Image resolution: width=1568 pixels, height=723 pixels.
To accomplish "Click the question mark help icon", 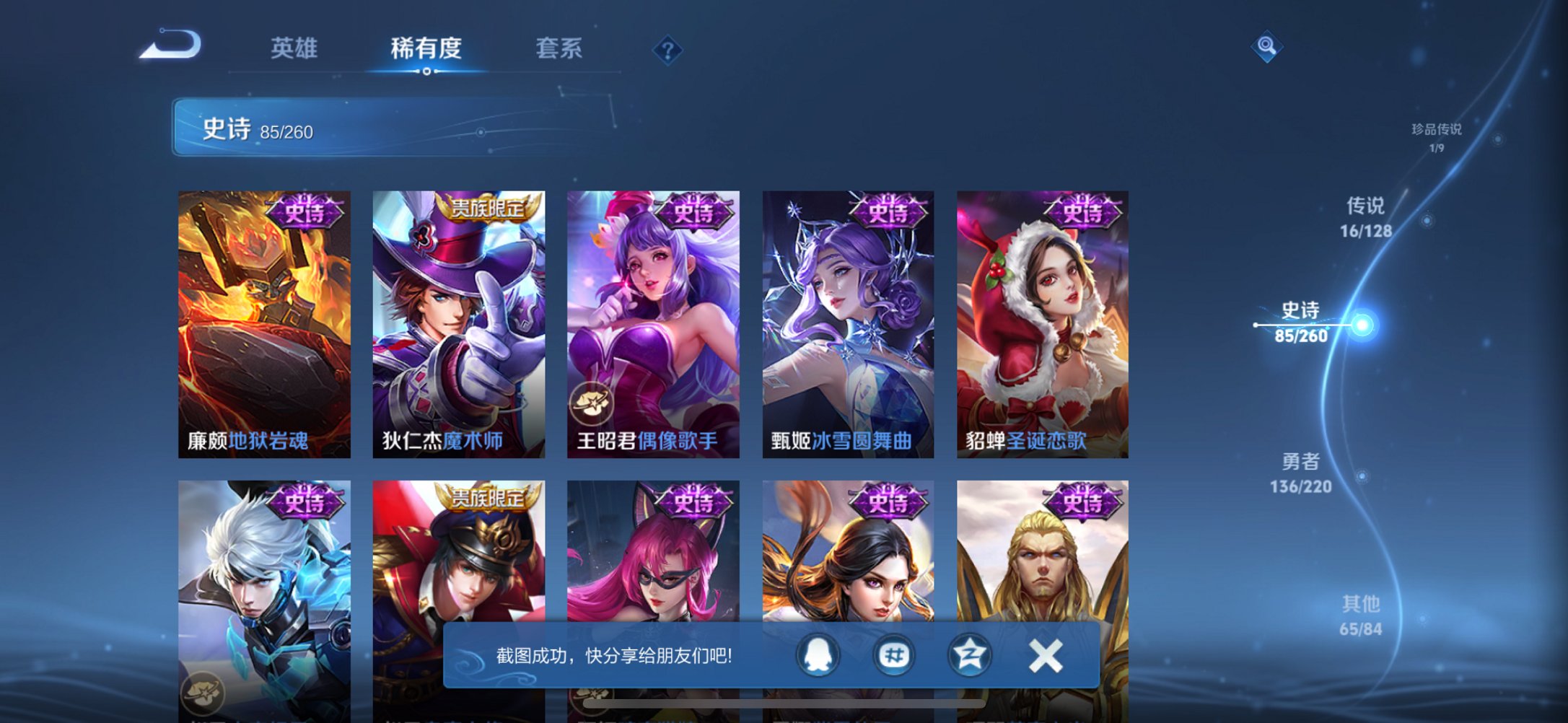I will [x=667, y=49].
